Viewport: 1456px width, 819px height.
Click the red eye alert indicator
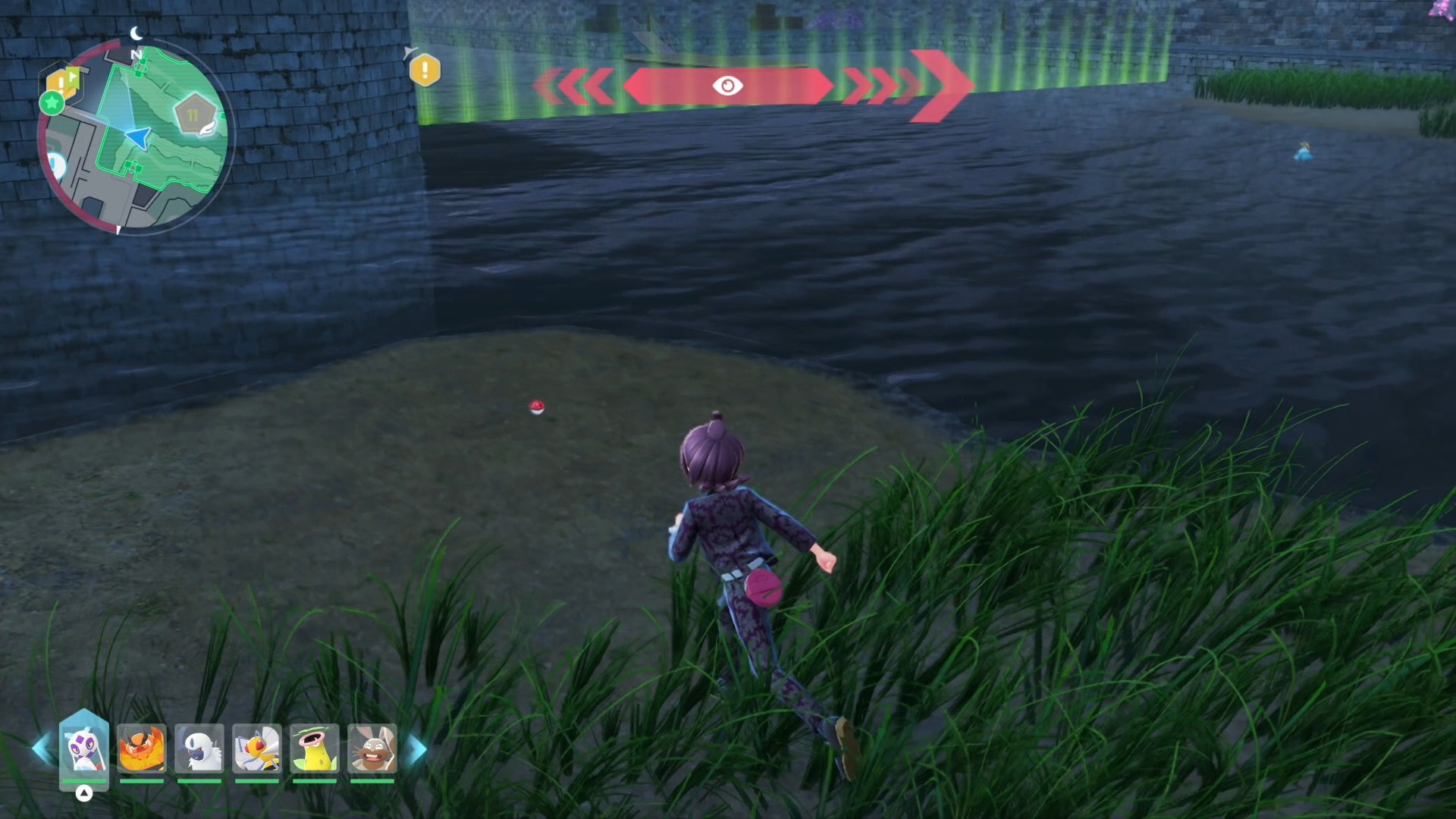(727, 86)
